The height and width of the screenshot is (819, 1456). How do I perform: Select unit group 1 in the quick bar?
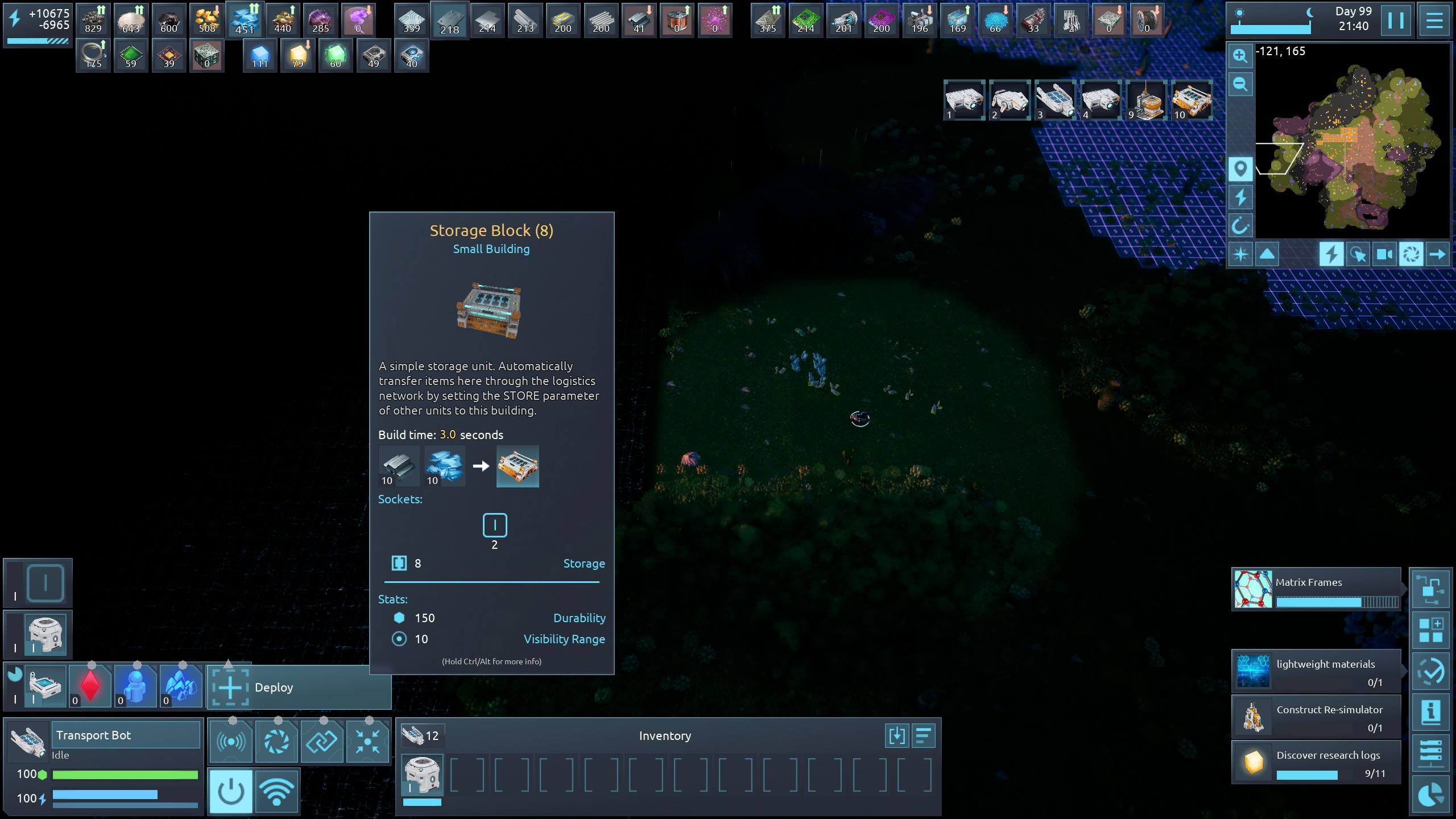964,101
